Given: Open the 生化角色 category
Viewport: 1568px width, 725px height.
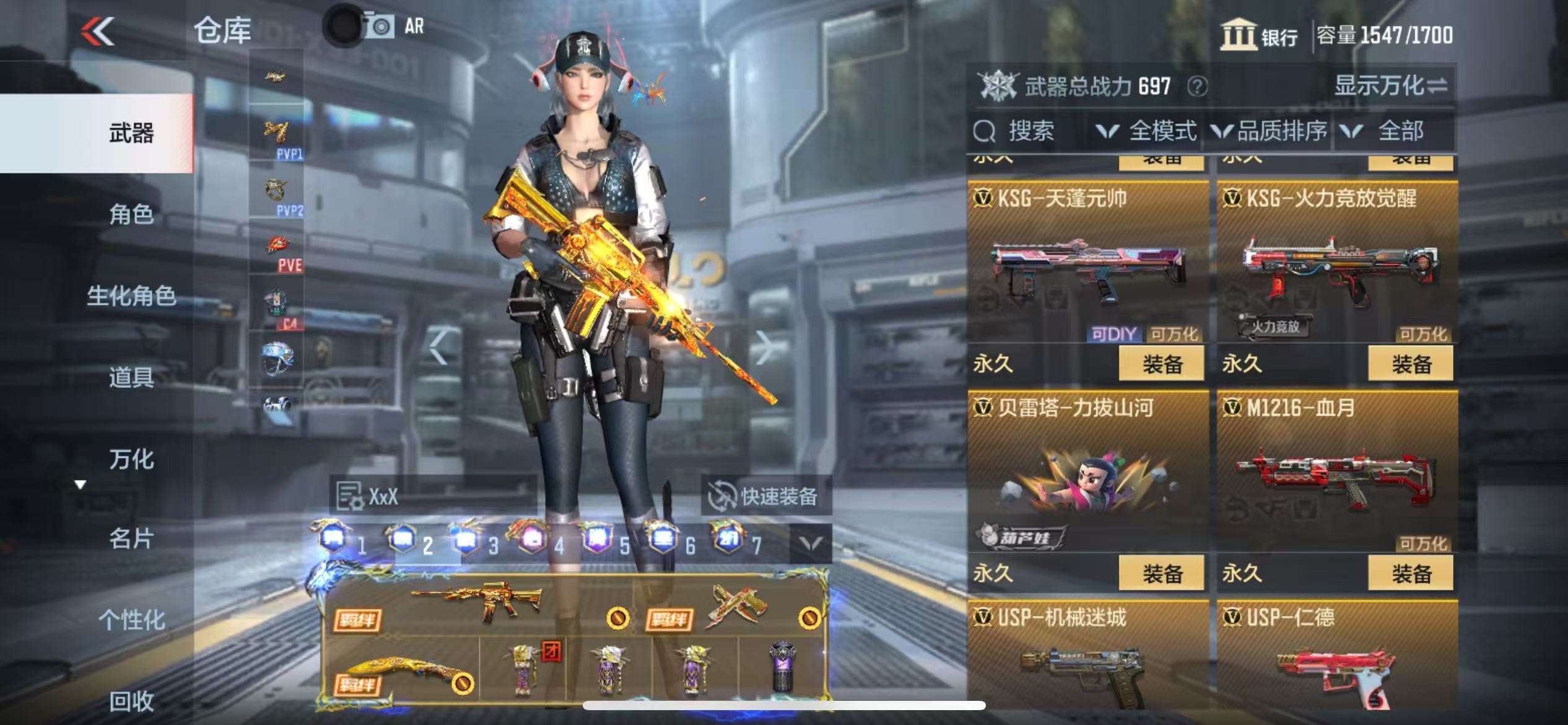Looking at the screenshot, I should coord(131,296).
